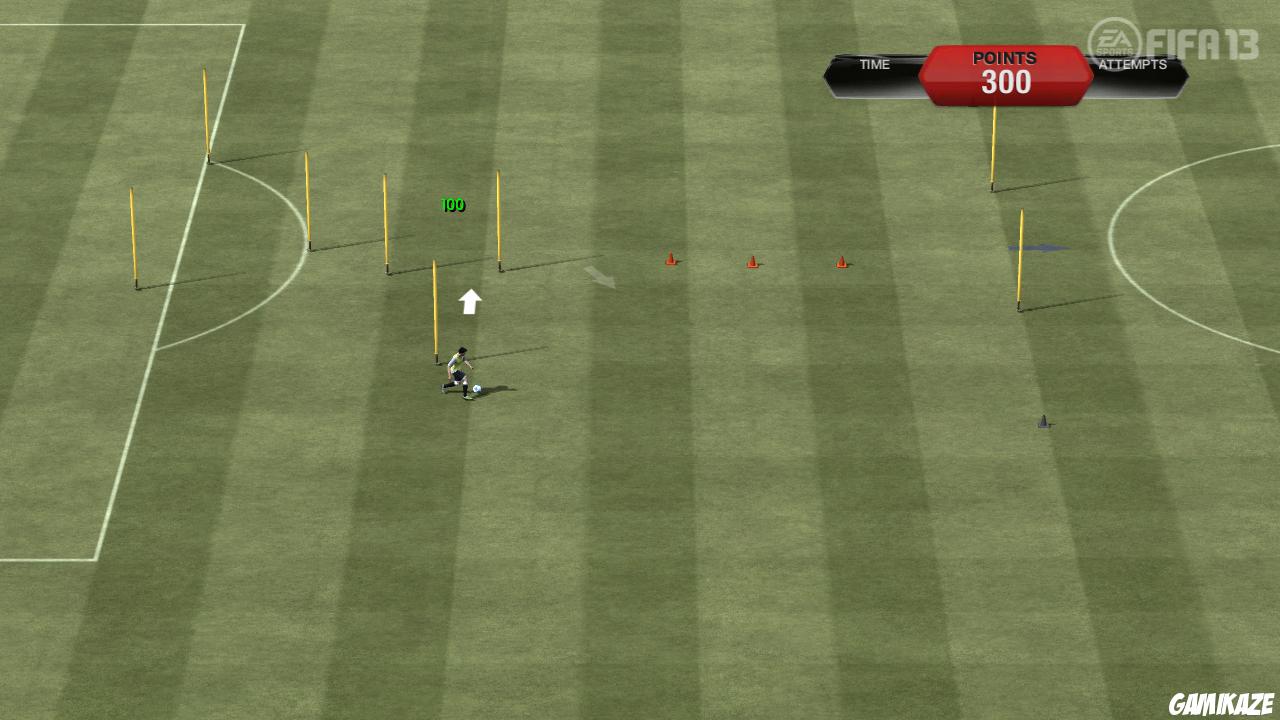Select the white directional arrow above the player
Screen dimensions: 1280x720
point(468,299)
